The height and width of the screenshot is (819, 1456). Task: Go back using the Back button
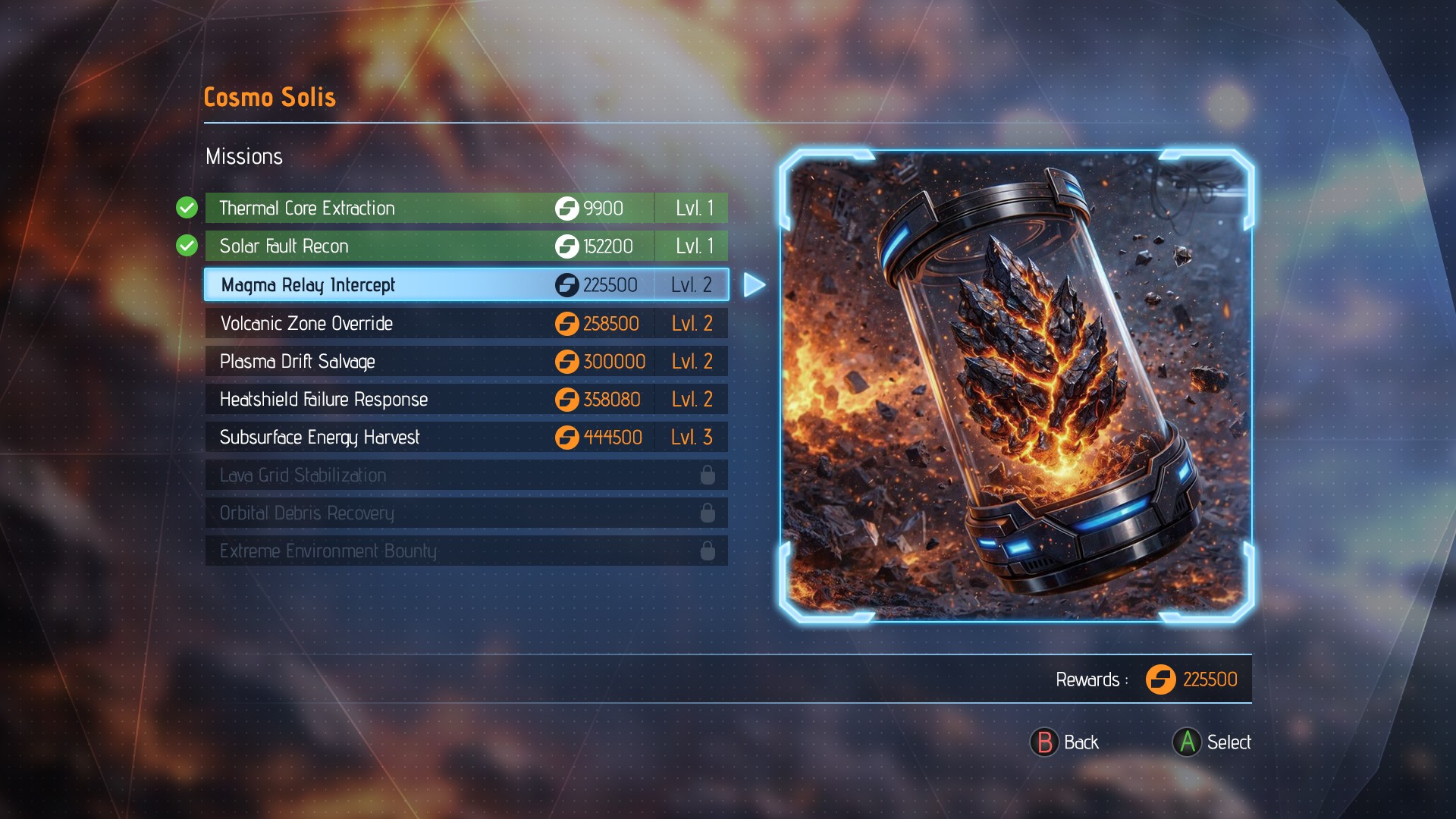click(1065, 742)
